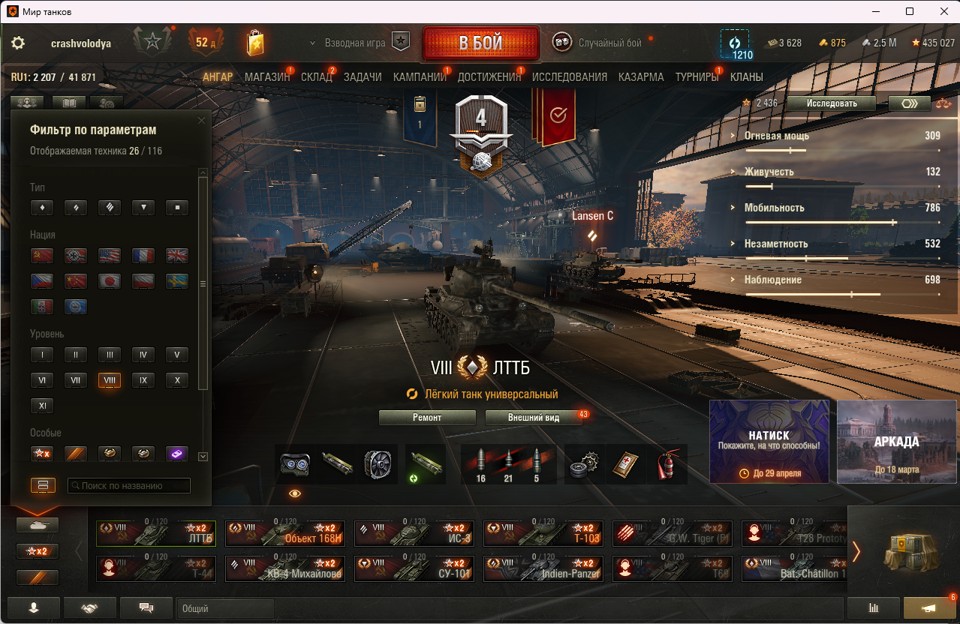Click the Ремонт repair button
The image size is (960, 624).
pos(427,417)
